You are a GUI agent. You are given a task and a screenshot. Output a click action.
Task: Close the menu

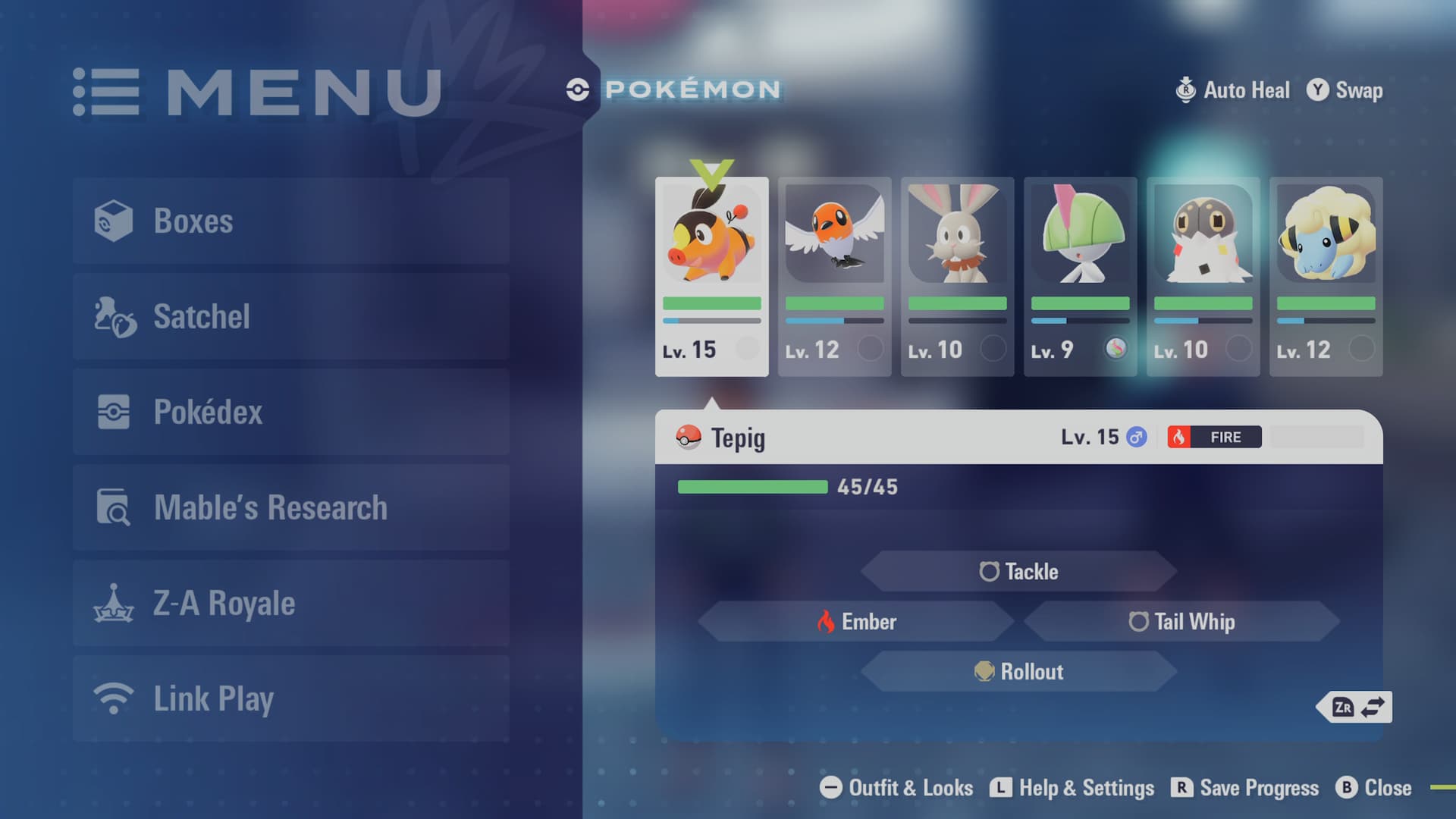pos(1373,788)
